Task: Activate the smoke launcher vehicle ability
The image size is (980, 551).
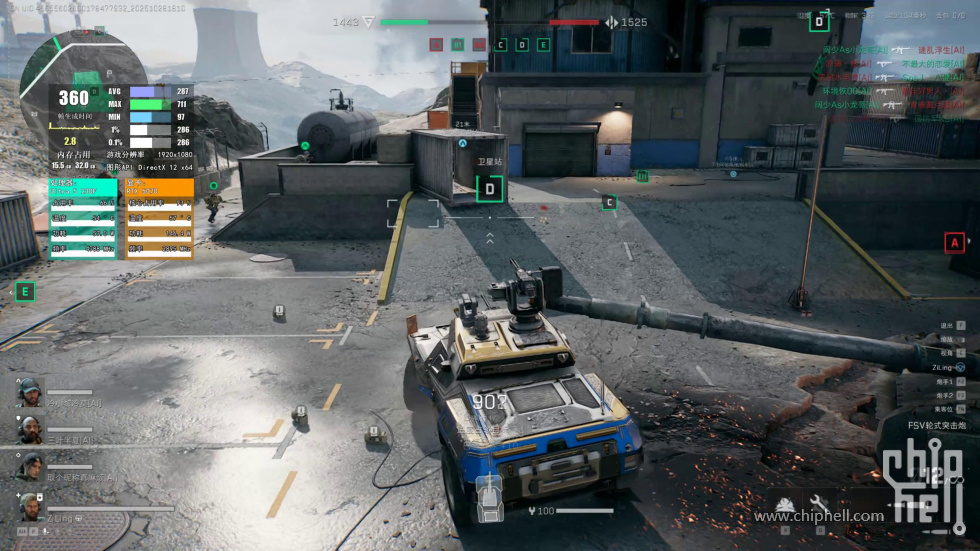Action: [x=785, y=503]
